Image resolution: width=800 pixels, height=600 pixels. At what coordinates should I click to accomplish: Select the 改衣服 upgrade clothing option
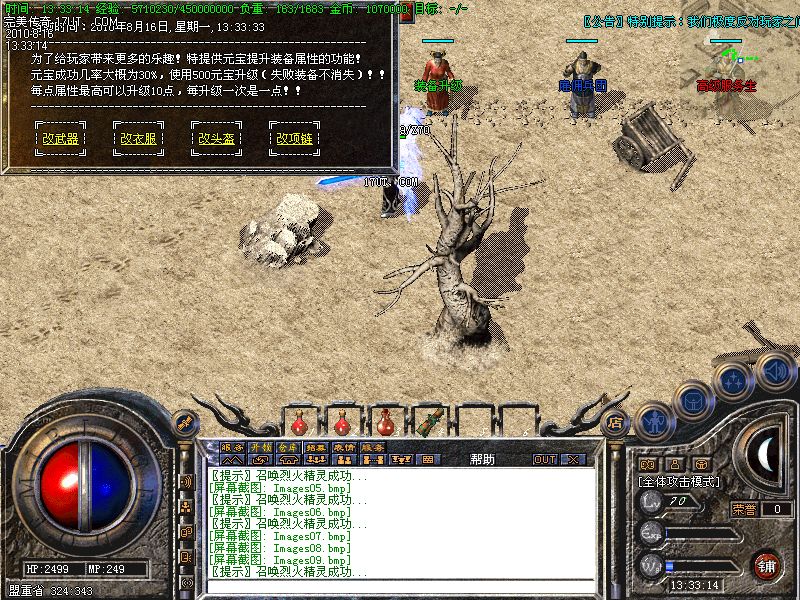click(138, 139)
